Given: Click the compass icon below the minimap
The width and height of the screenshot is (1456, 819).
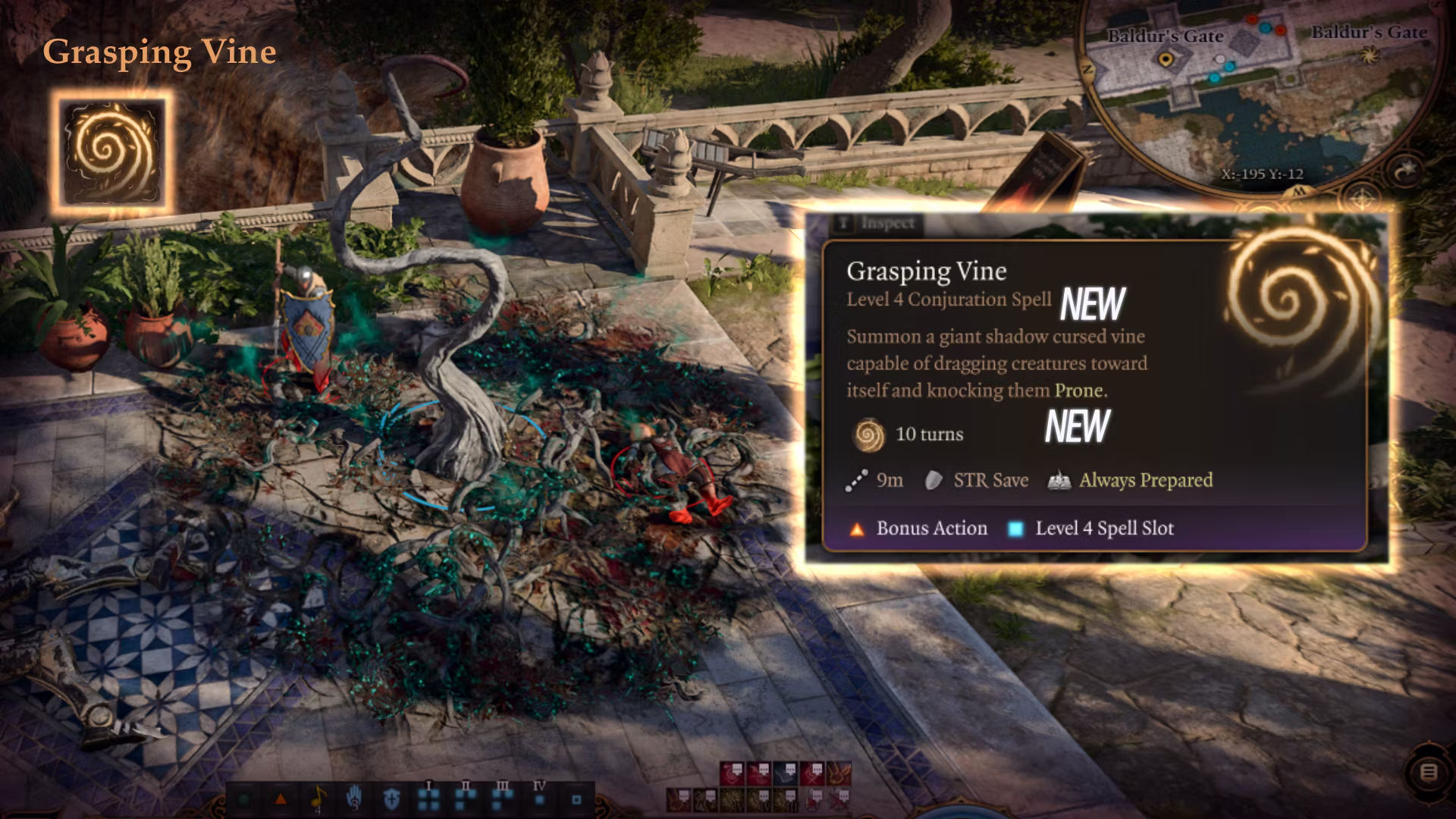Looking at the screenshot, I should (1363, 200).
